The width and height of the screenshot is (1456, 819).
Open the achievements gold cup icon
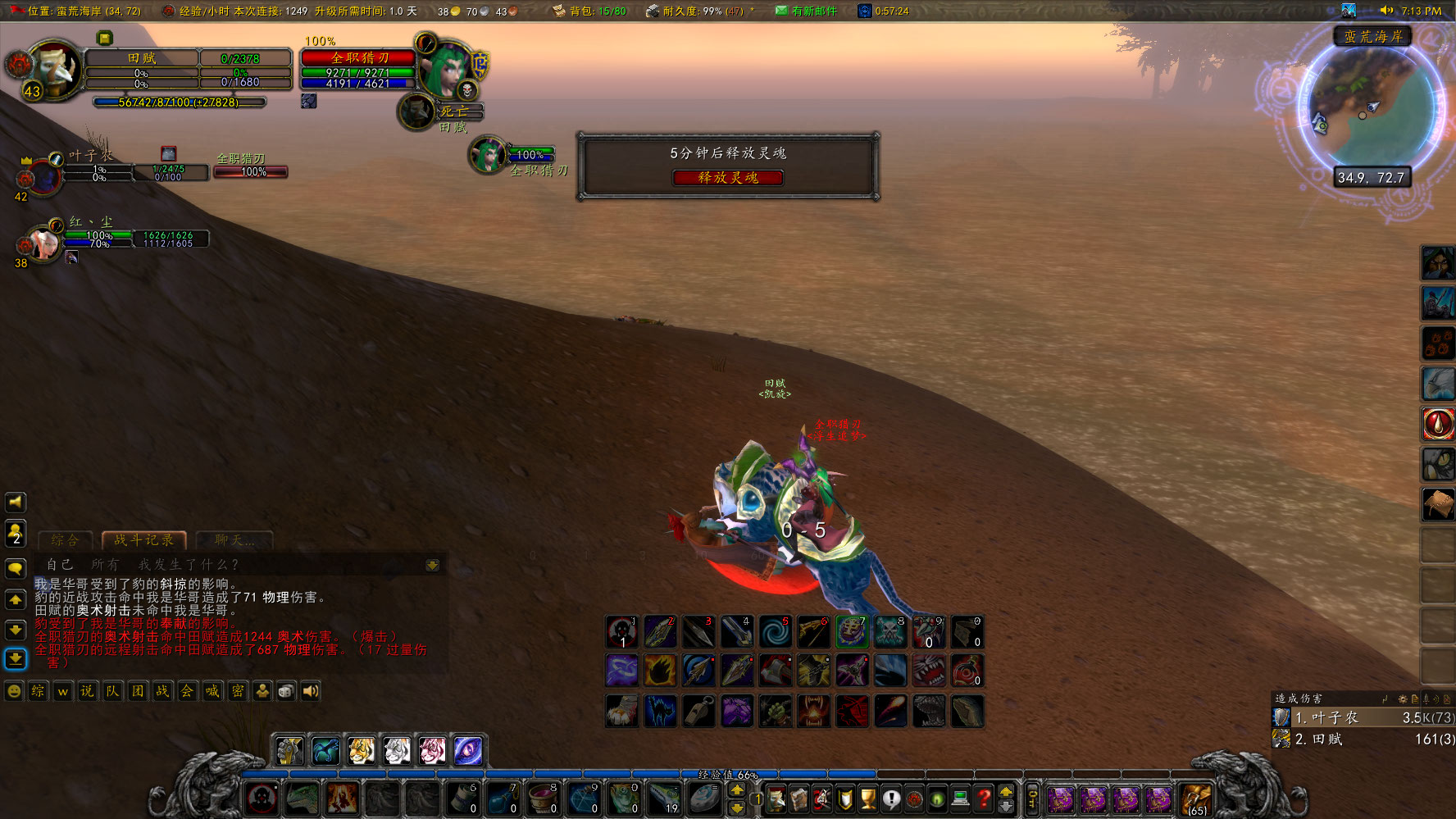click(x=867, y=799)
